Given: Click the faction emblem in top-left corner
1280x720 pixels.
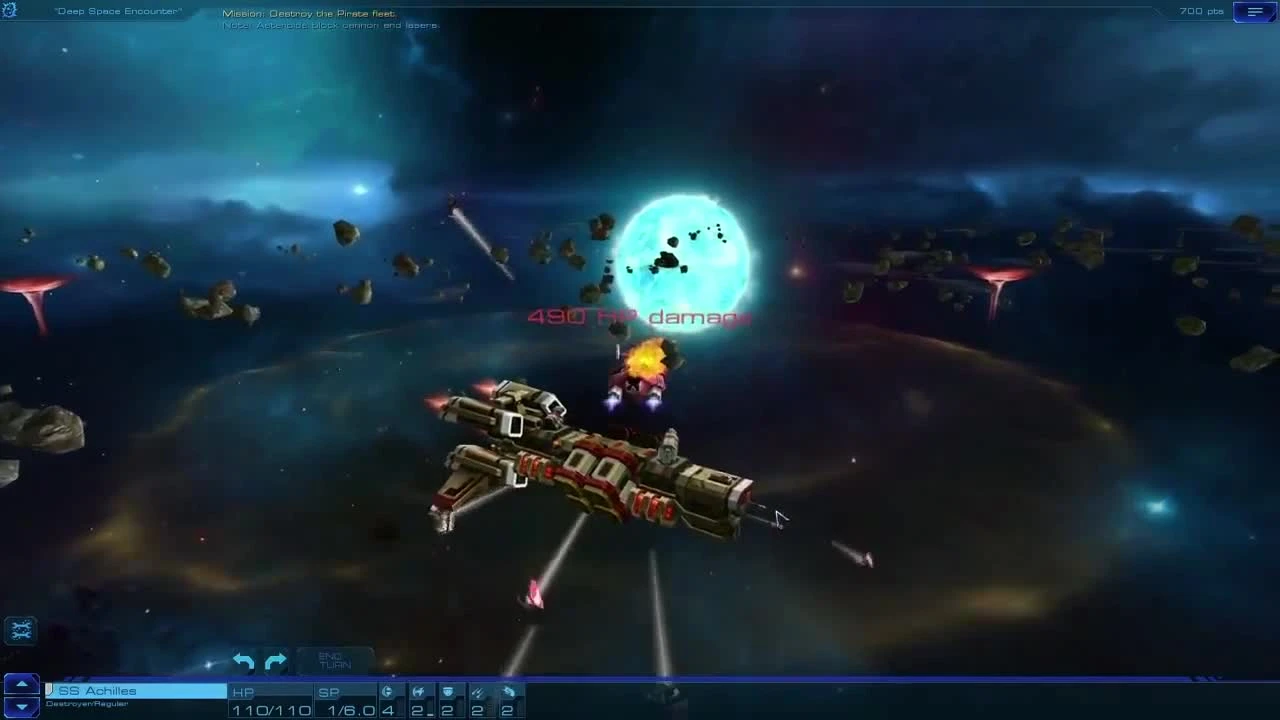Looking at the screenshot, I should coord(10,10).
